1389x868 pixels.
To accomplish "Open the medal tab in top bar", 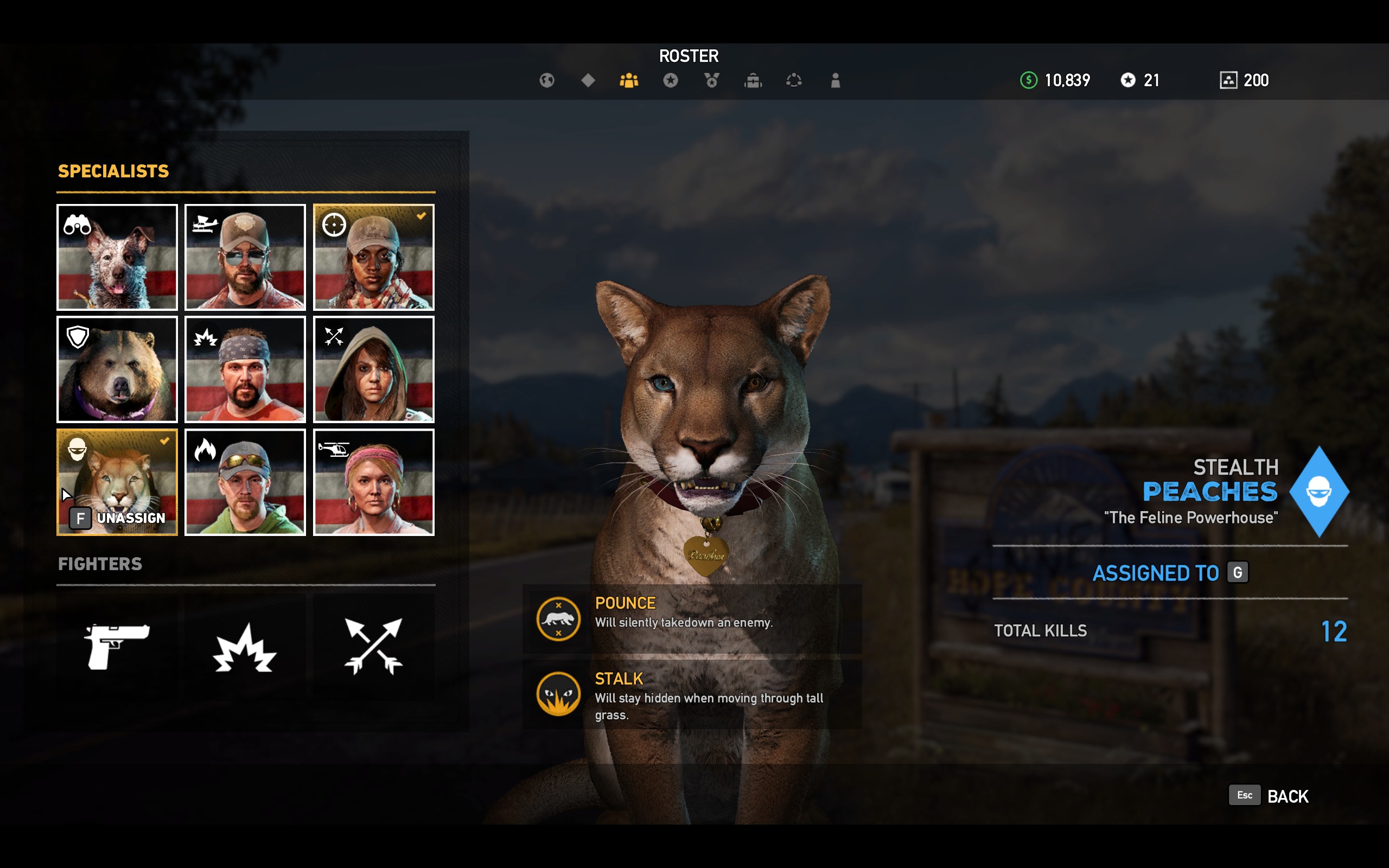I will coord(712,80).
